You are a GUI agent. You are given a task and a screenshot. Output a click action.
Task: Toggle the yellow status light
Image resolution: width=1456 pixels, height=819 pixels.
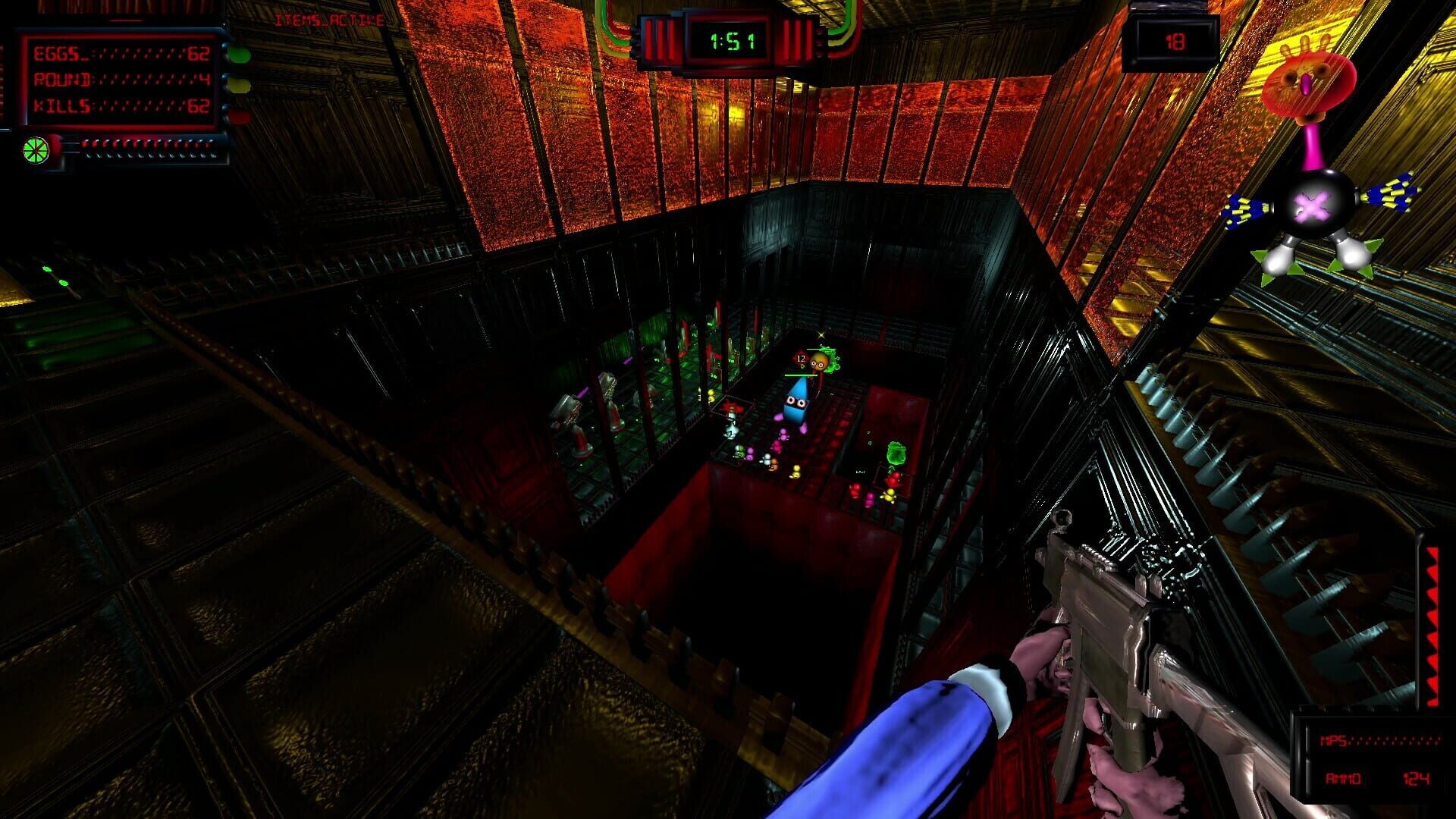(240, 85)
